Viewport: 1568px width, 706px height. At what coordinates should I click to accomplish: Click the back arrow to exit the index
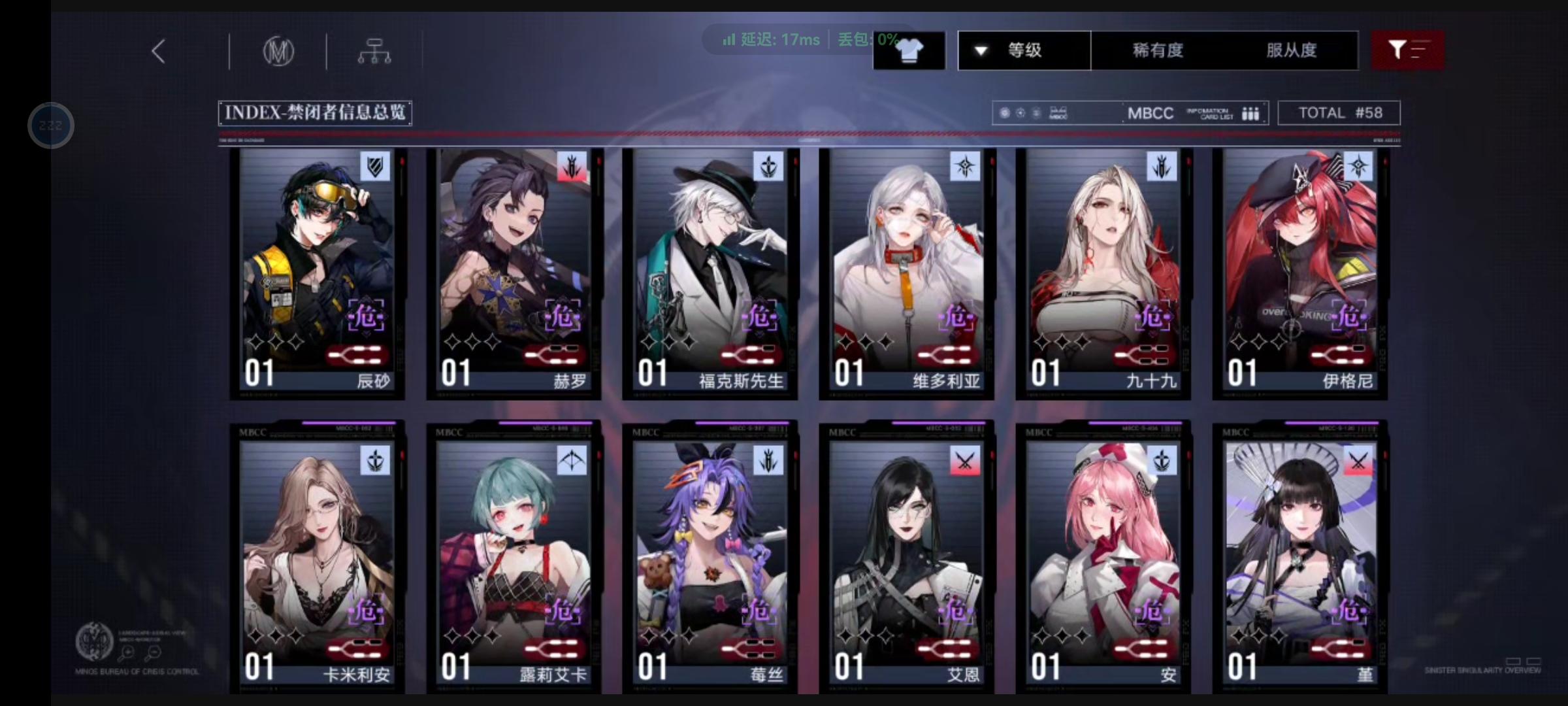tap(157, 50)
